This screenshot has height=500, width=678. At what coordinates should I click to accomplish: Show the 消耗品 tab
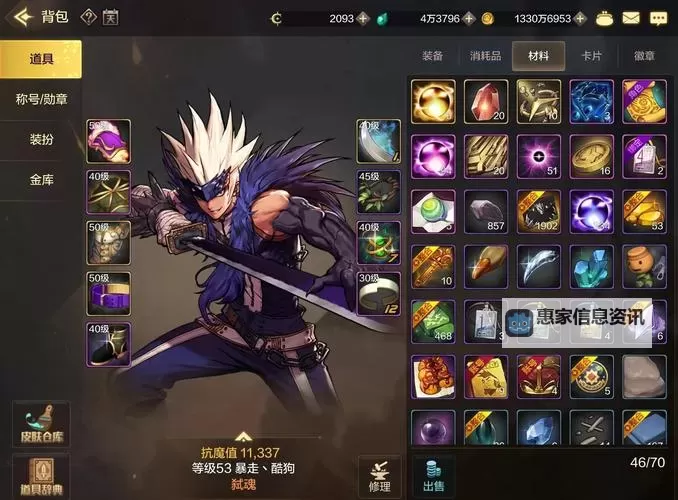pos(486,56)
